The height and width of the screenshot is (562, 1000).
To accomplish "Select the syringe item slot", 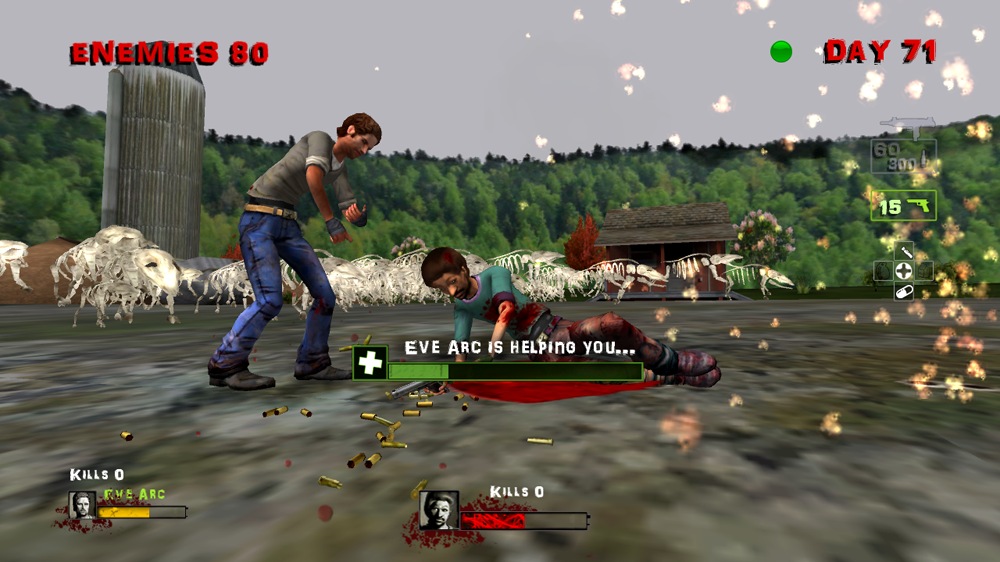I will (x=903, y=252).
